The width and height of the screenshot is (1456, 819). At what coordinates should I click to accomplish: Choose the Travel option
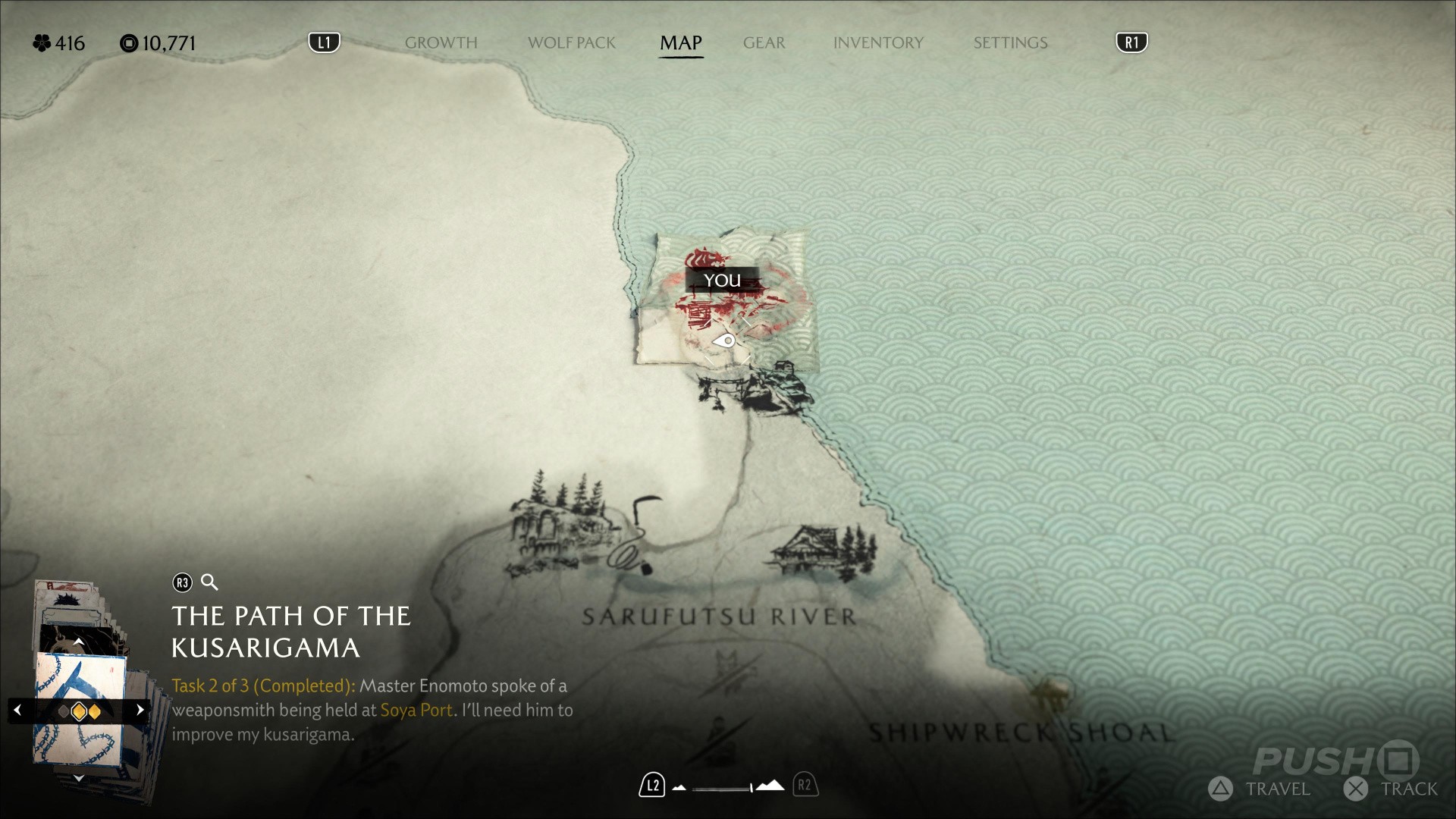1260,789
